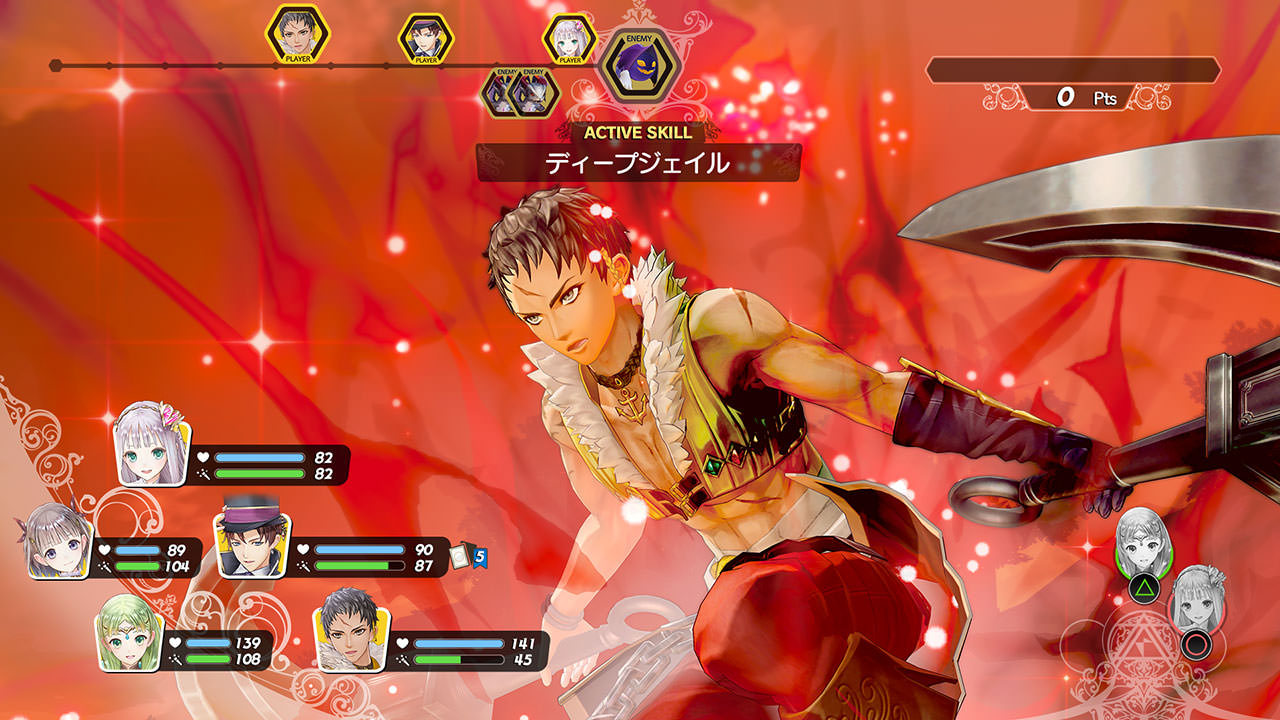Select the green-haired girl's party portrait
The image size is (1280, 720).
pos(129,634)
